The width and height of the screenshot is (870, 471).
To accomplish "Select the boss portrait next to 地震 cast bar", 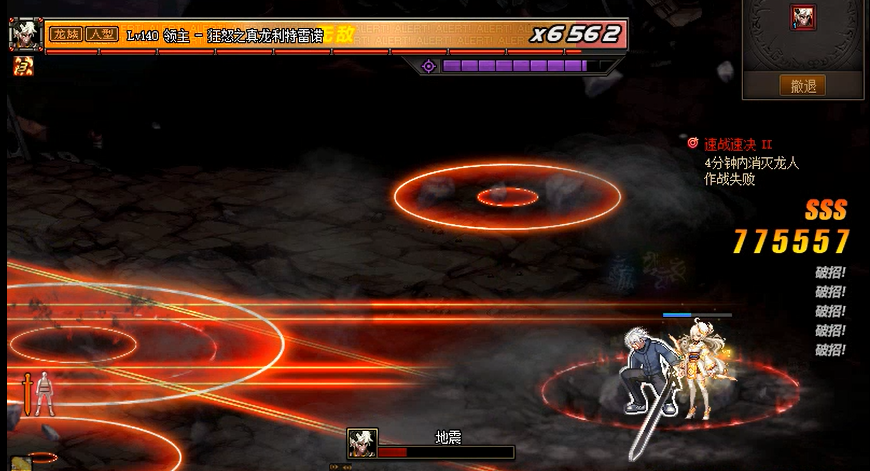I will coord(361,443).
